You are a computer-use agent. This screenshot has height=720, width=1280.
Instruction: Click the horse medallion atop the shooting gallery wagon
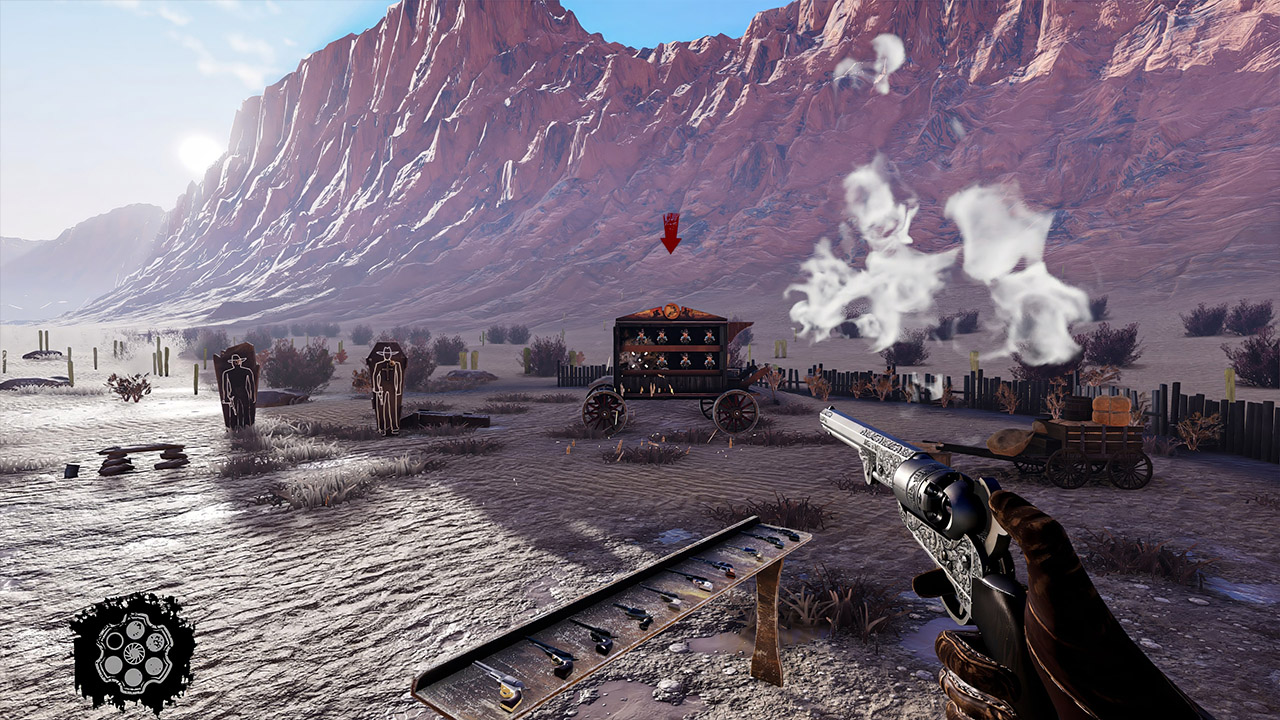coord(671,311)
